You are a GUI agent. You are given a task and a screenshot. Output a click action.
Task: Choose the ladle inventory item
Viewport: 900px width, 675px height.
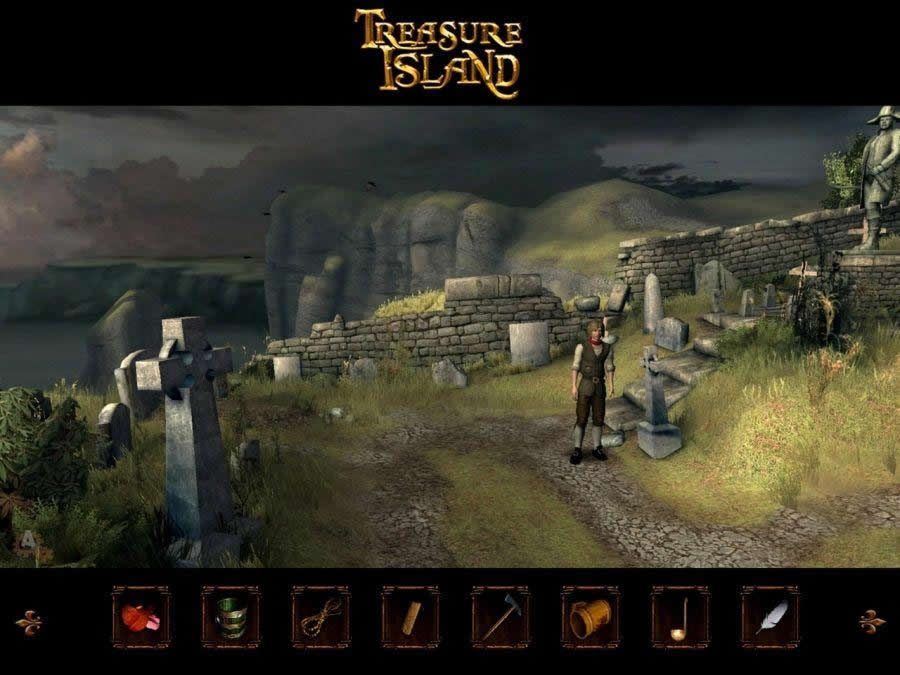point(680,618)
